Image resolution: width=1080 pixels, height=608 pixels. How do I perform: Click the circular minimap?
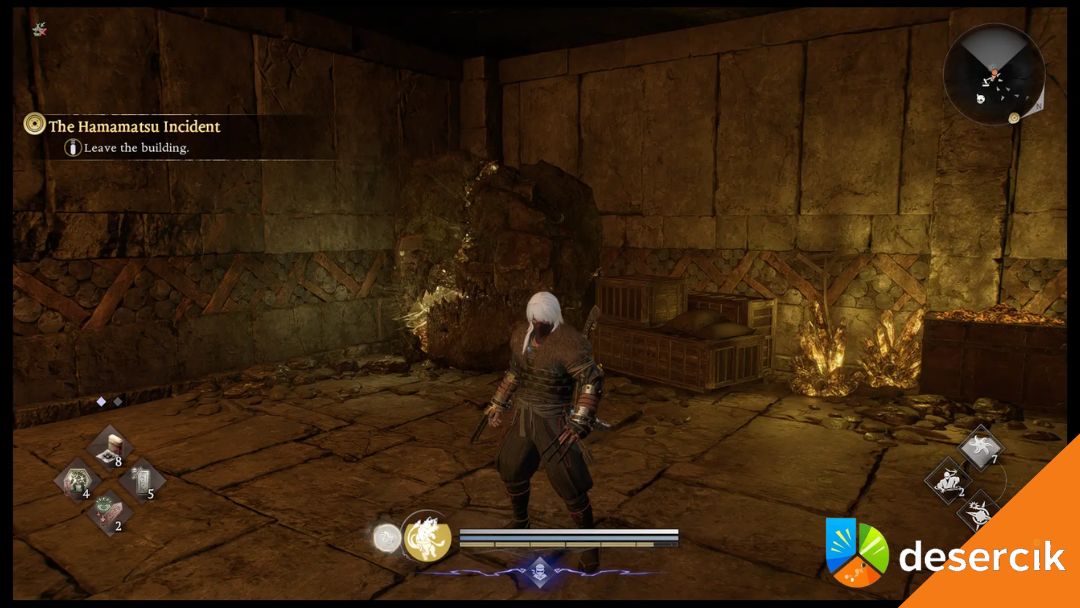[994, 75]
